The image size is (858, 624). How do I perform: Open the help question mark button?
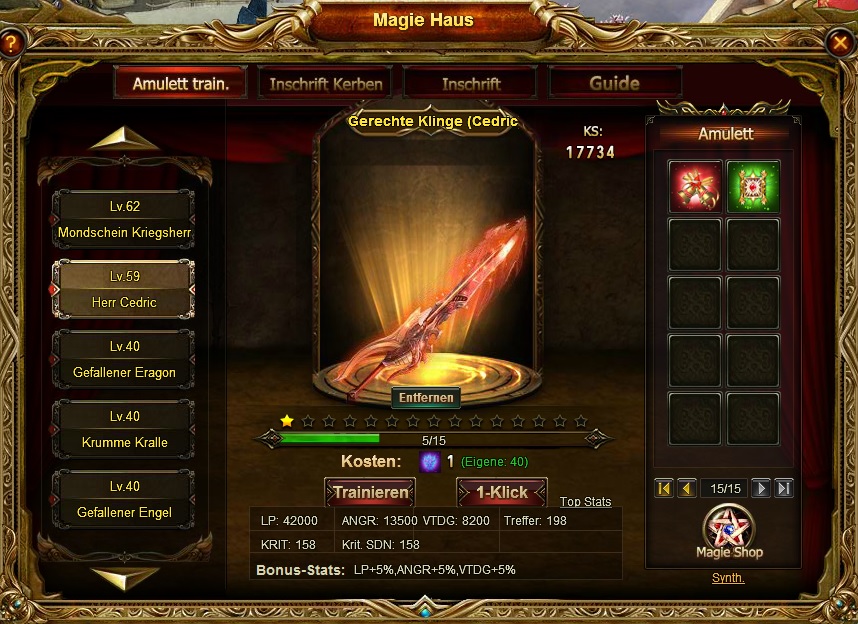[x=12, y=44]
